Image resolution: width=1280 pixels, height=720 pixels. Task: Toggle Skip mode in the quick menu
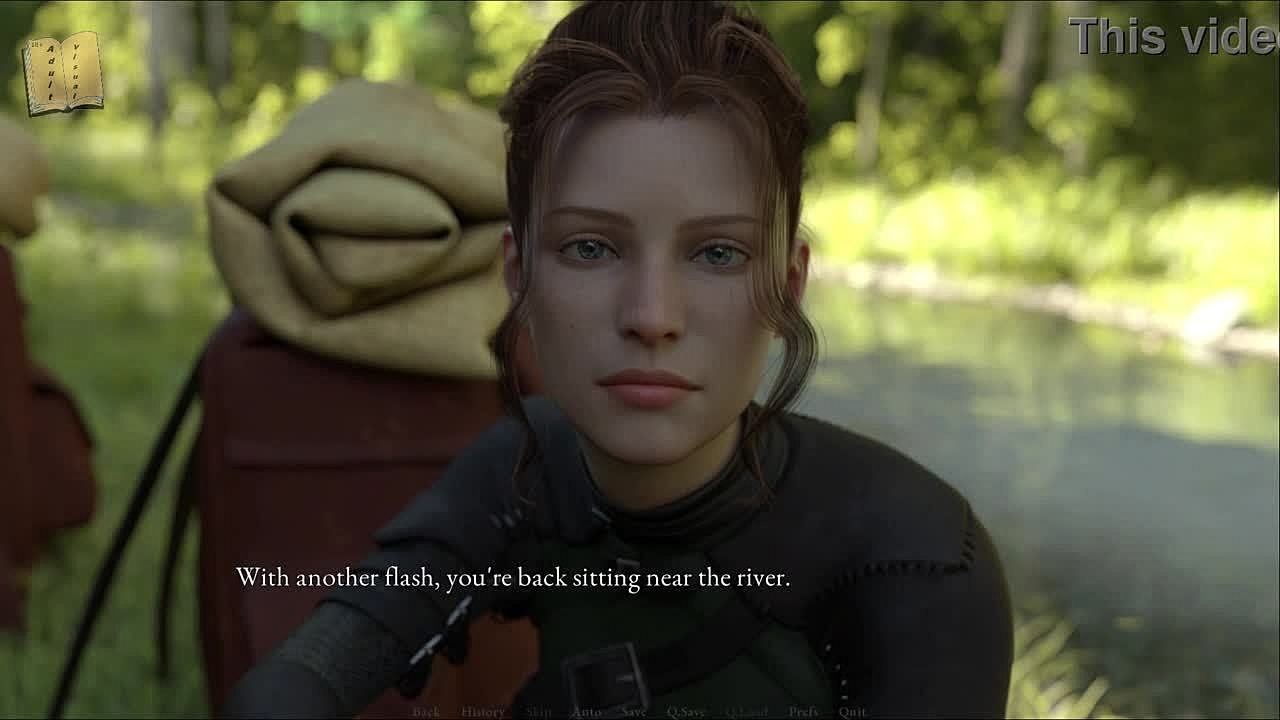click(x=539, y=712)
